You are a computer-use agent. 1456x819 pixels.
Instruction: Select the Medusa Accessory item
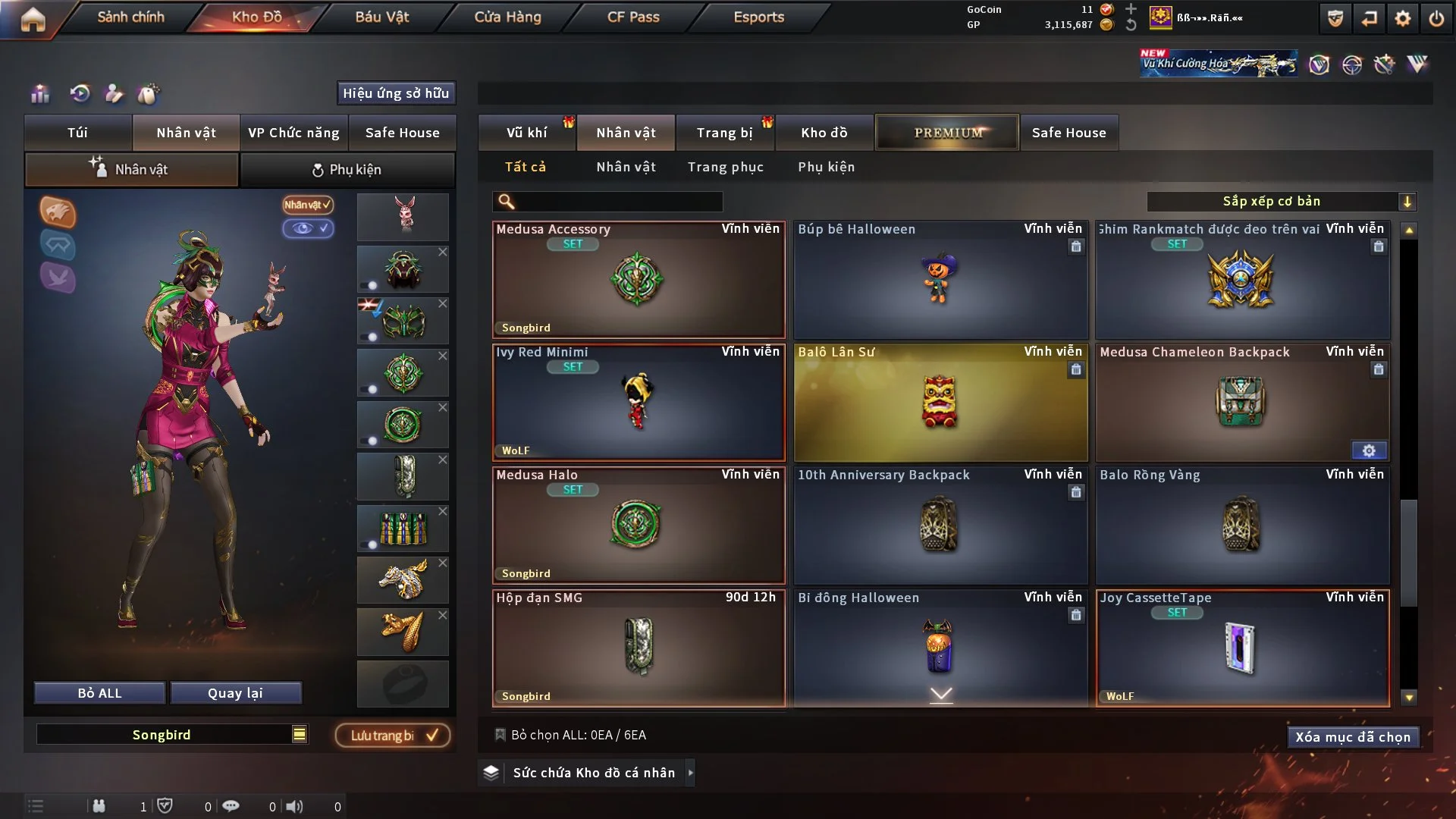[638, 280]
